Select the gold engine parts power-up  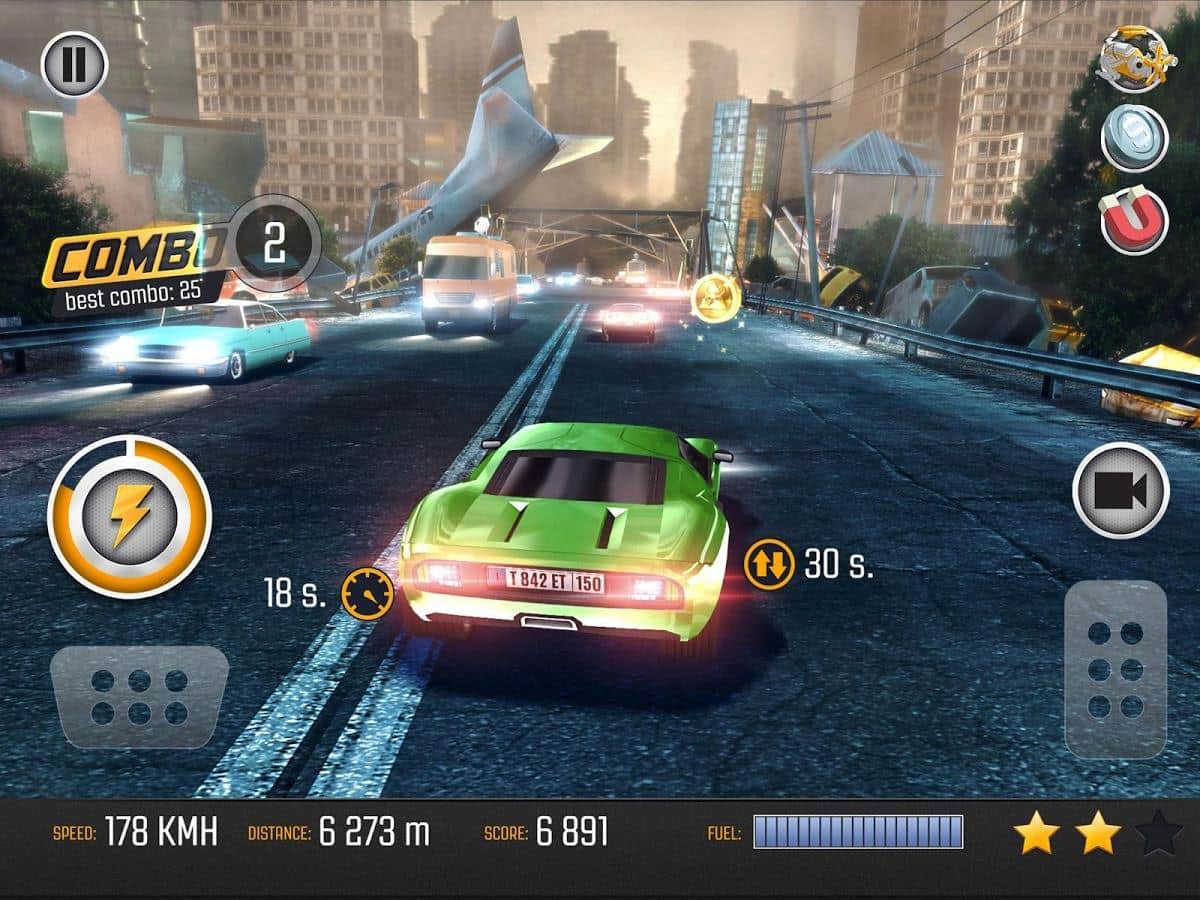click(1134, 59)
